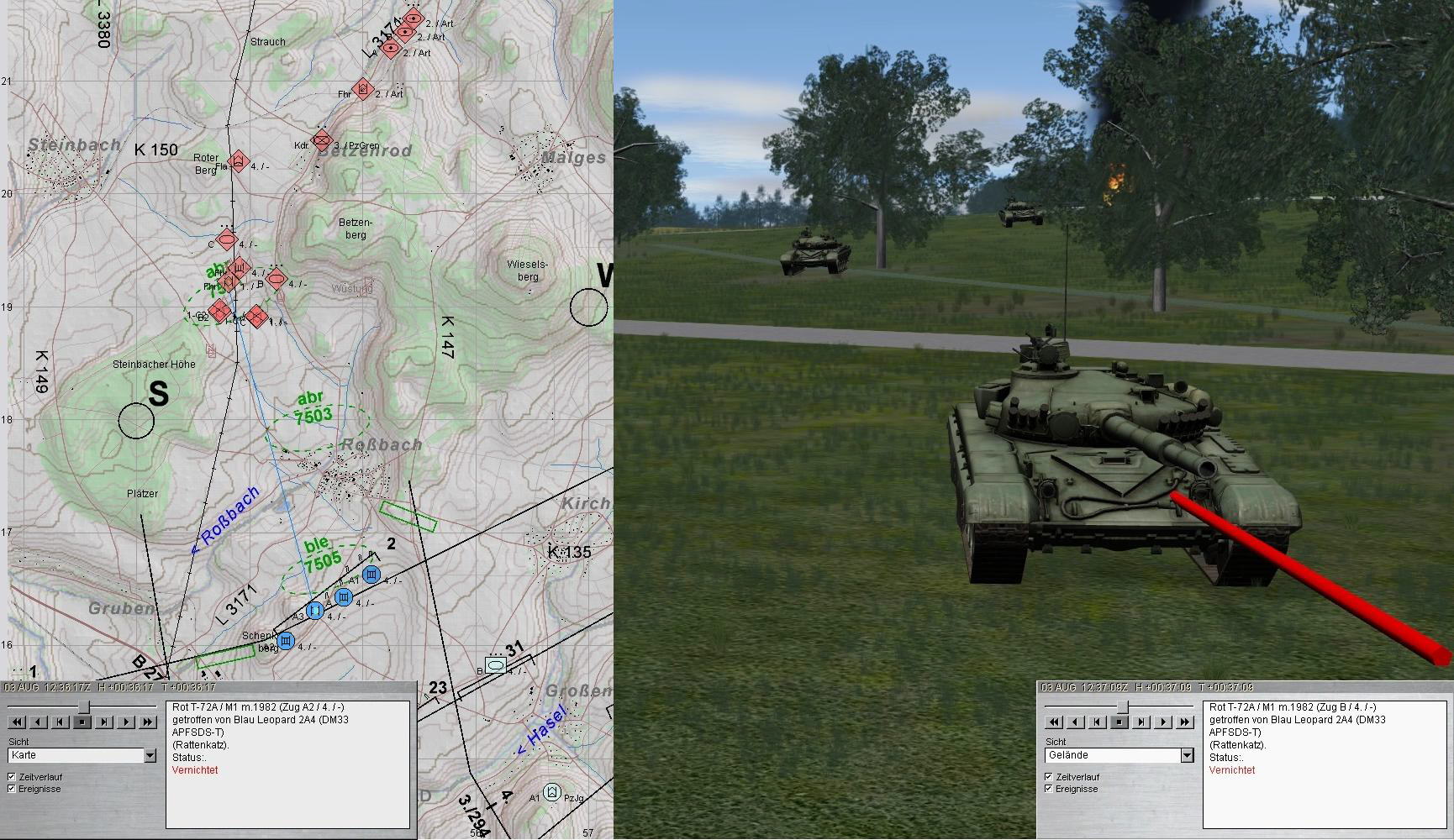Toggle Ereignisse checkbox in the Karte panel
The image size is (1454, 840).
click(12, 789)
